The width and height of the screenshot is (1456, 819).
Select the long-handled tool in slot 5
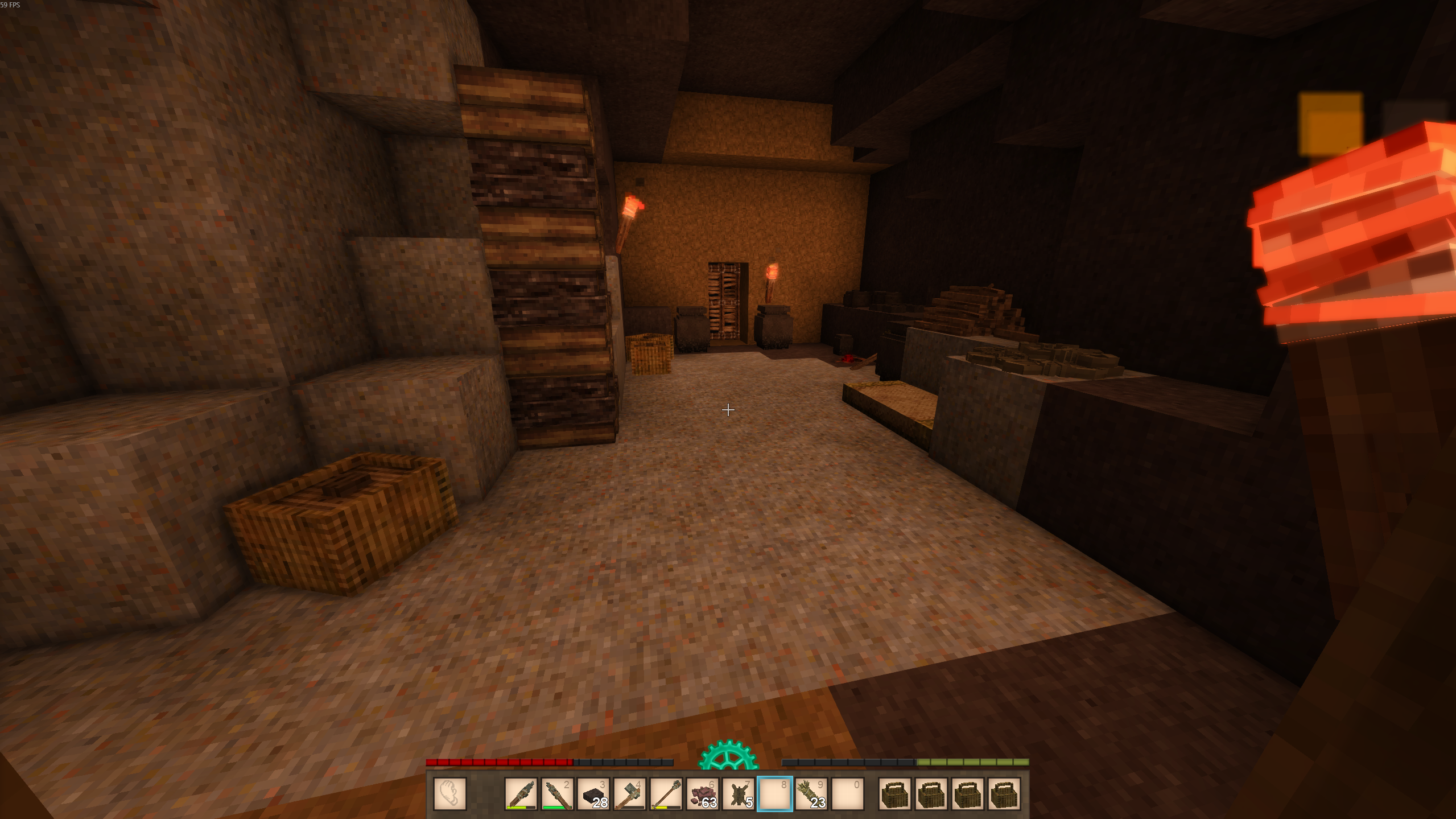pos(667,793)
